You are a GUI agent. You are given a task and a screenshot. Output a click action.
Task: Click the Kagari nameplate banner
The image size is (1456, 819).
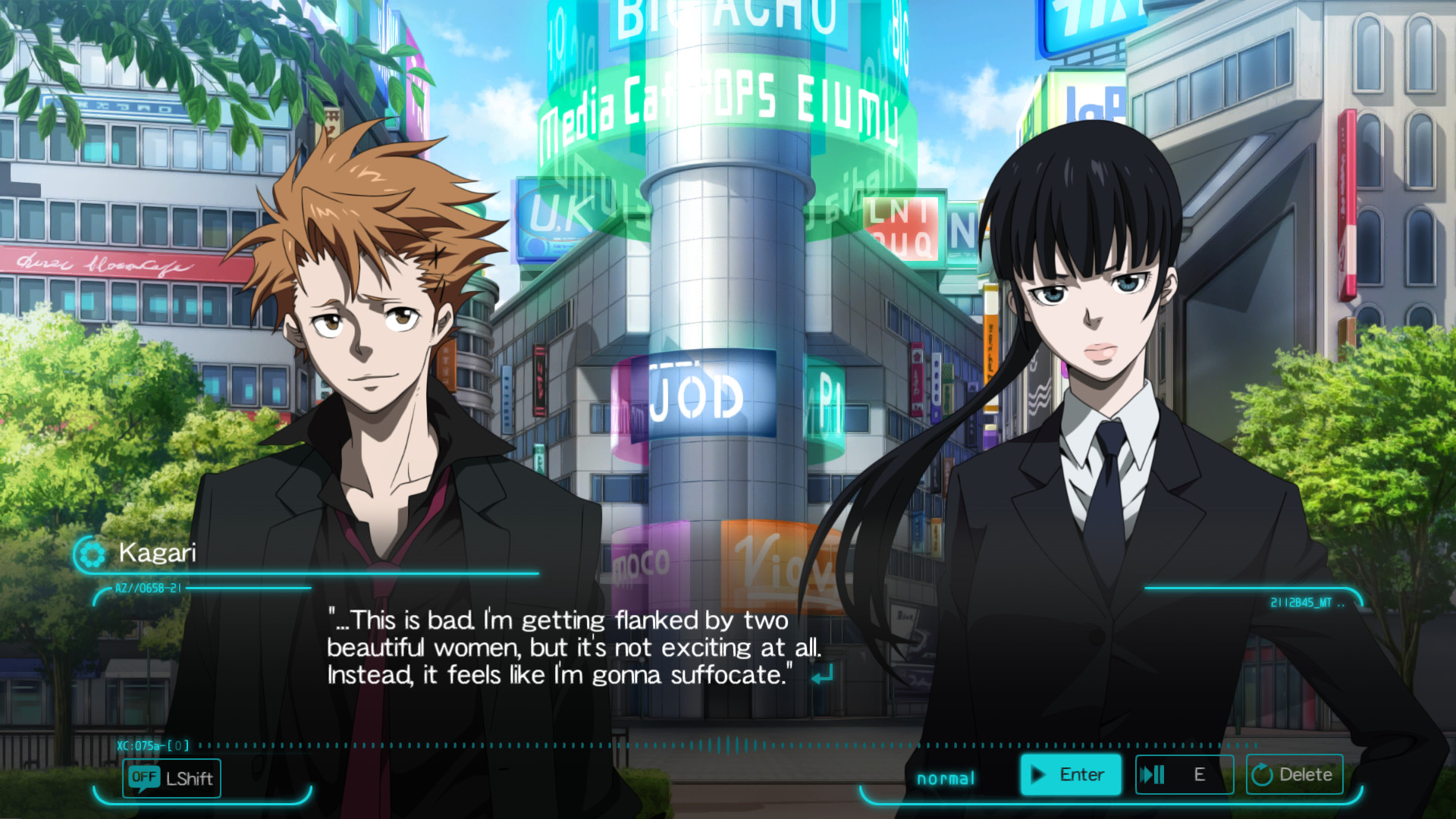point(155,554)
